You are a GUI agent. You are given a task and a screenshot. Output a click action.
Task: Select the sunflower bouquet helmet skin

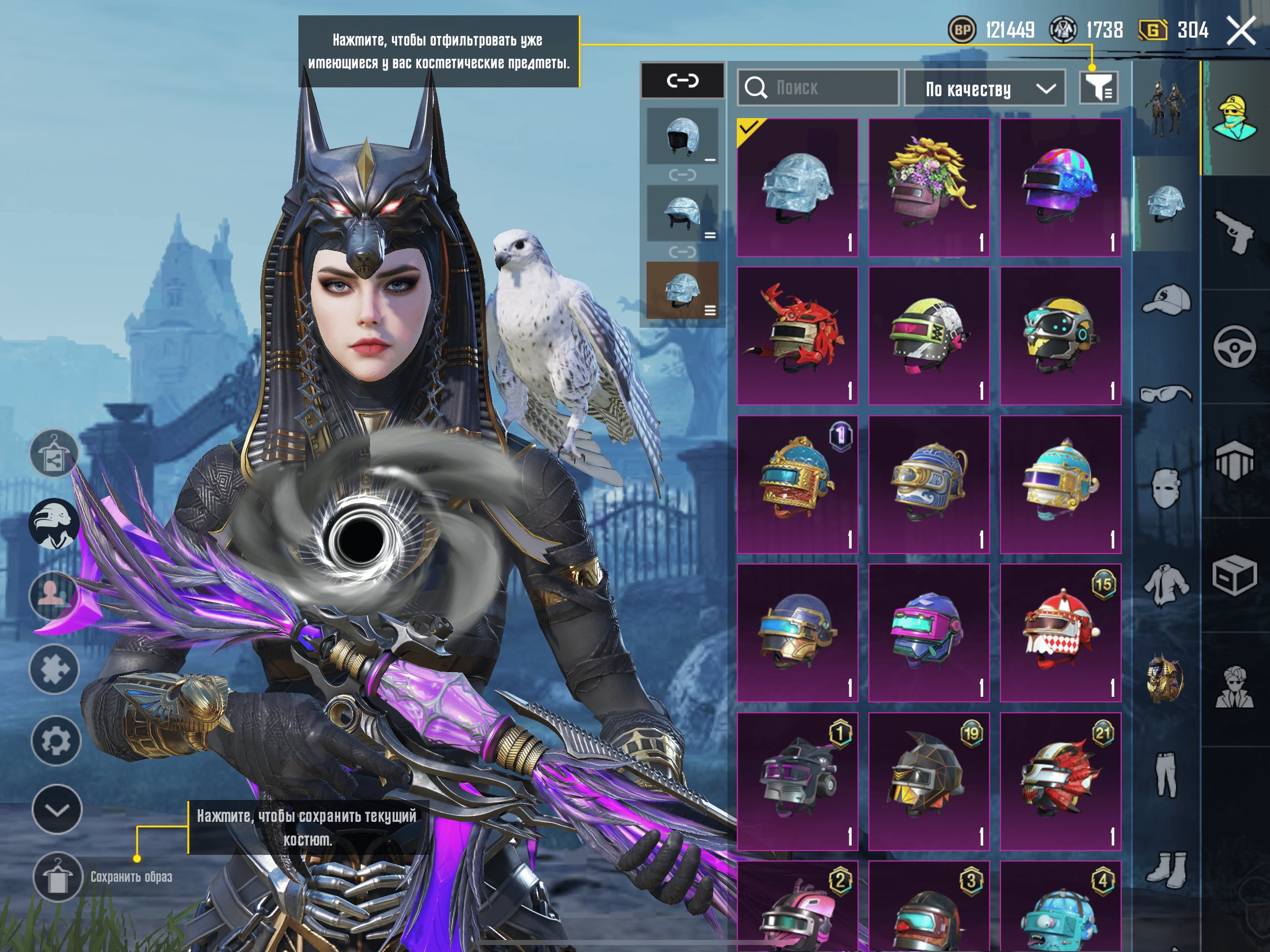(x=928, y=187)
